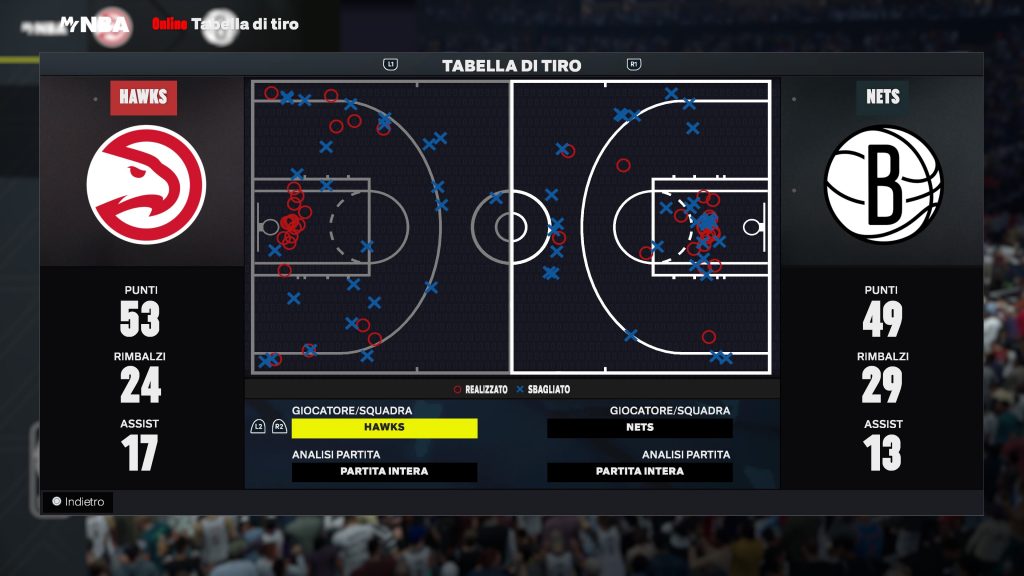This screenshot has height=576, width=1024.
Task: Go back with the Indietro button
Action: pos(78,502)
